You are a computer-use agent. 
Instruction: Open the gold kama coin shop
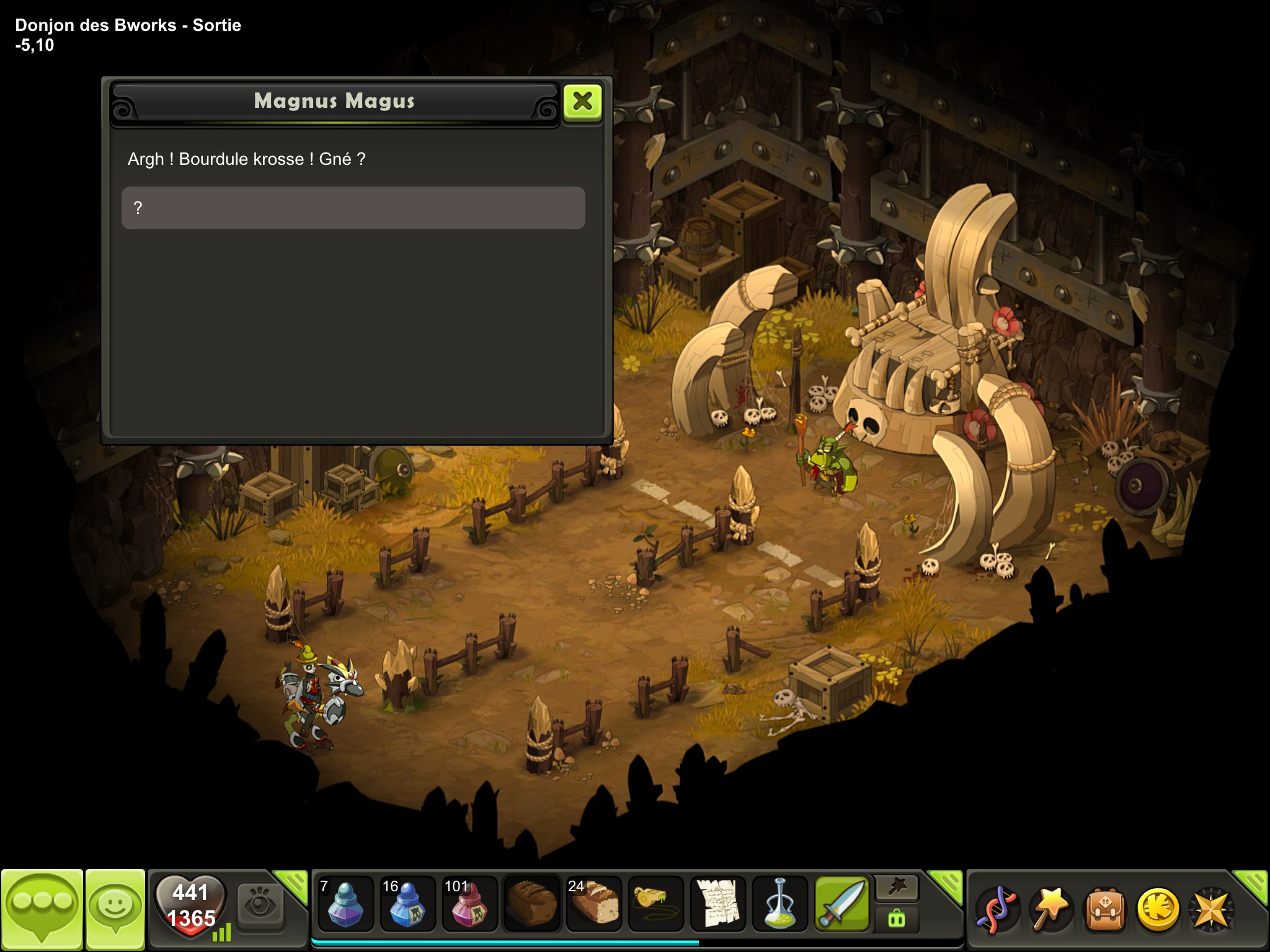(x=1158, y=909)
